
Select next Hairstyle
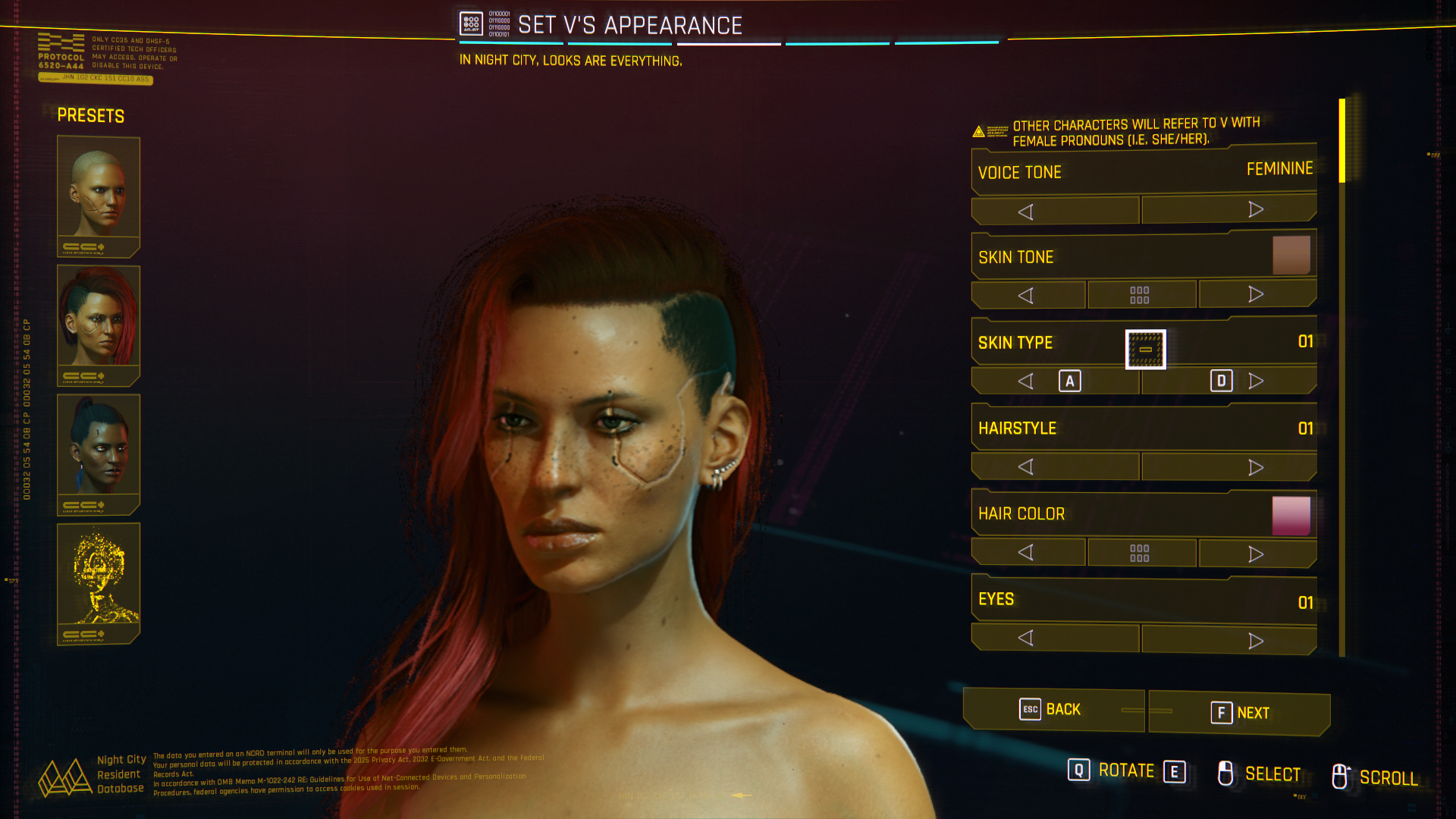click(x=1255, y=467)
